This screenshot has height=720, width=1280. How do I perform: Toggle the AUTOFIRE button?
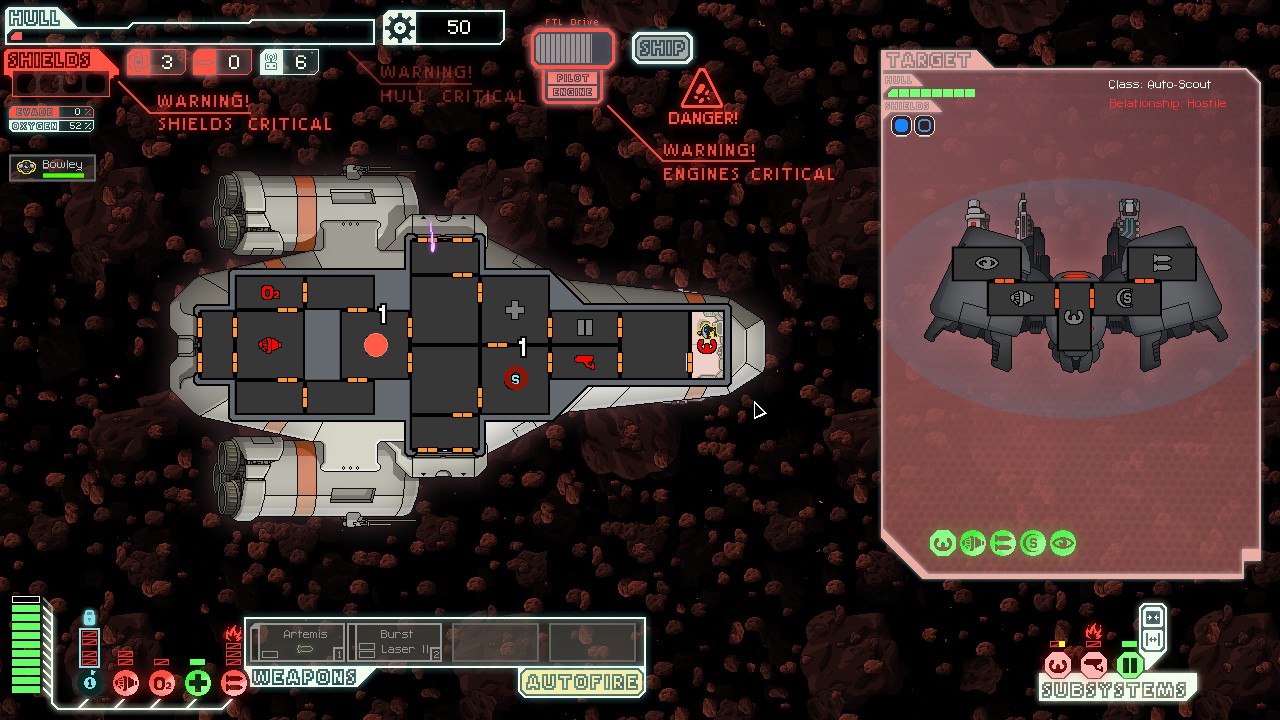click(x=581, y=683)
